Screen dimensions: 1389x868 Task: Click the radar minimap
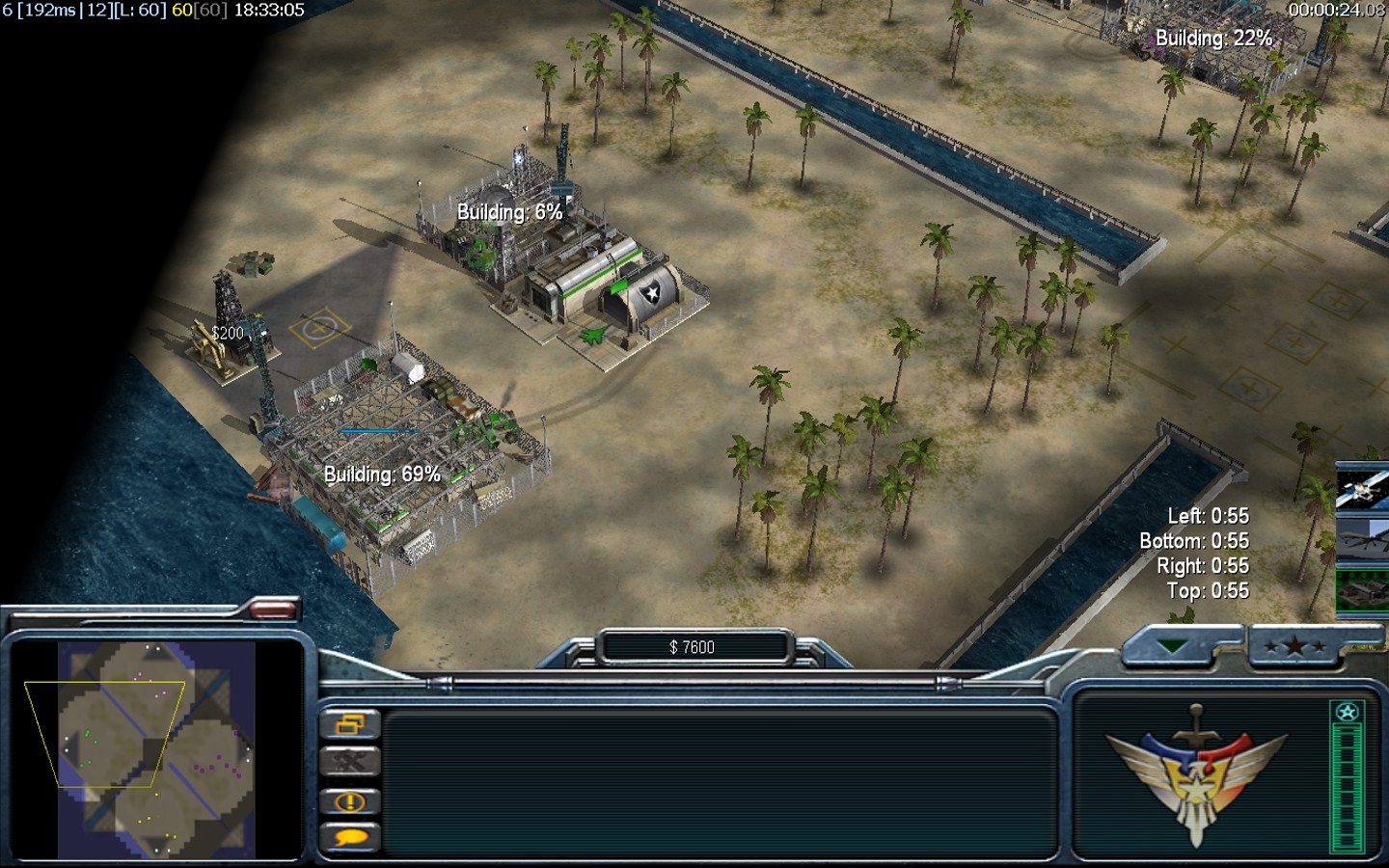click(x=156, y=749)
